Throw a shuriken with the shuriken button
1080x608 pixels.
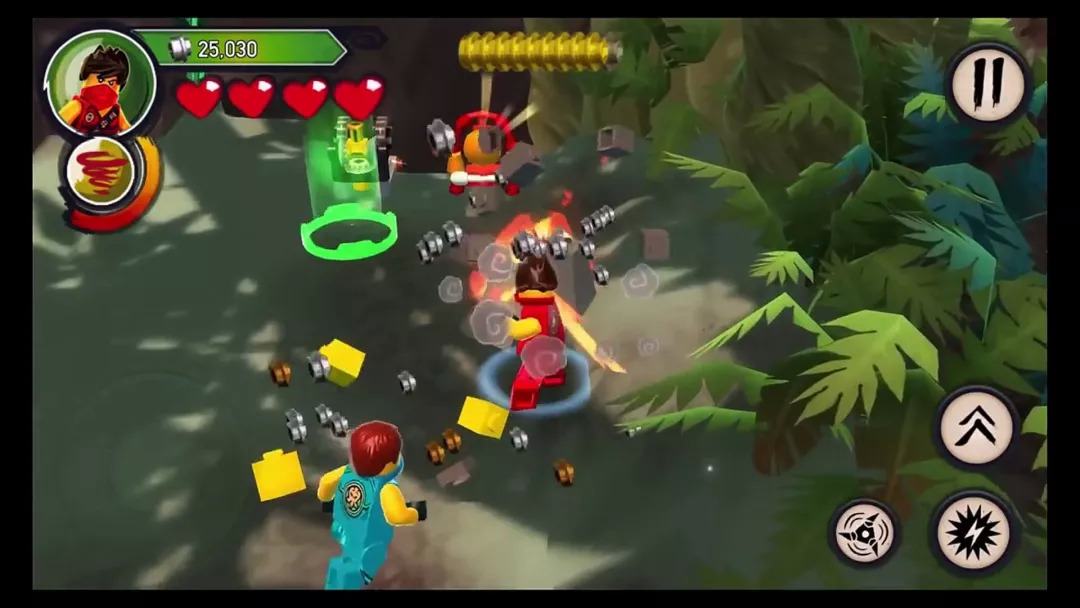click(863, 533)
